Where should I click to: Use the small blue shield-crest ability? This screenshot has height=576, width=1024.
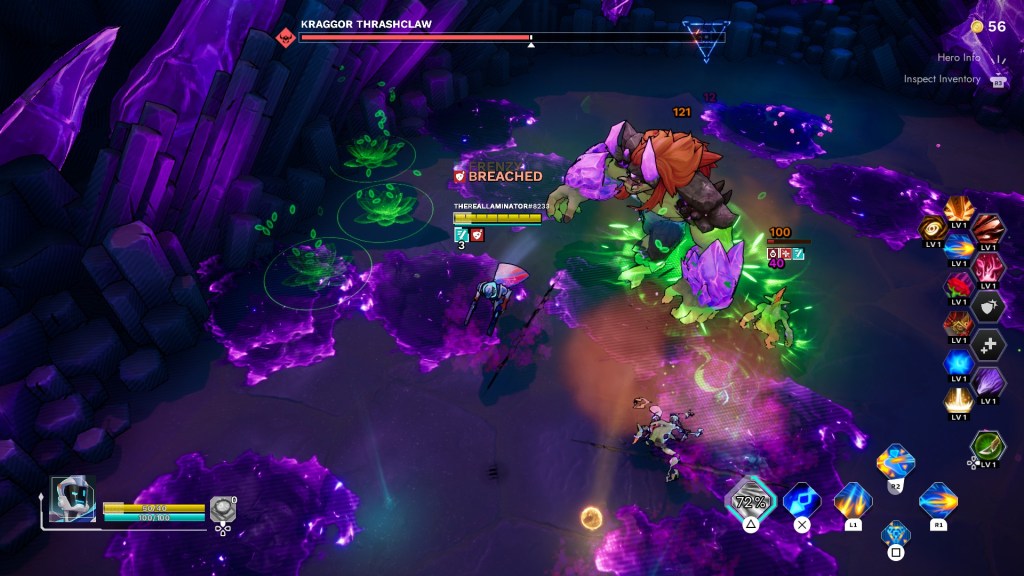click(x=896, y=533)
